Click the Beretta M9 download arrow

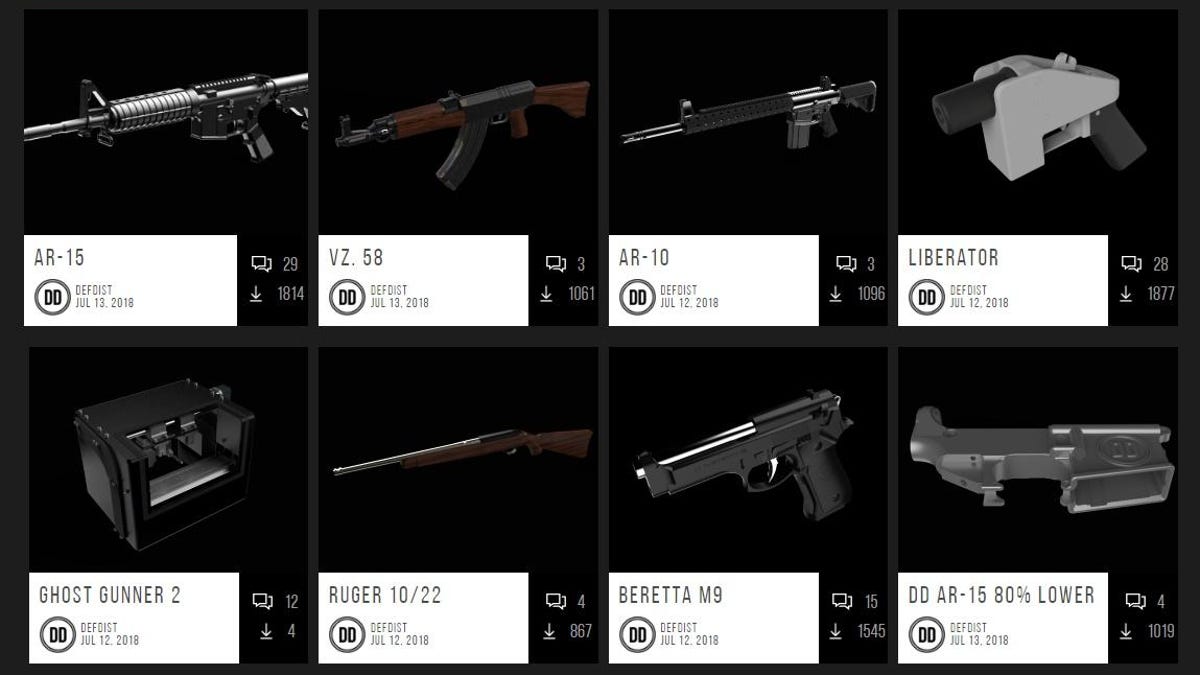pos(838,631)
